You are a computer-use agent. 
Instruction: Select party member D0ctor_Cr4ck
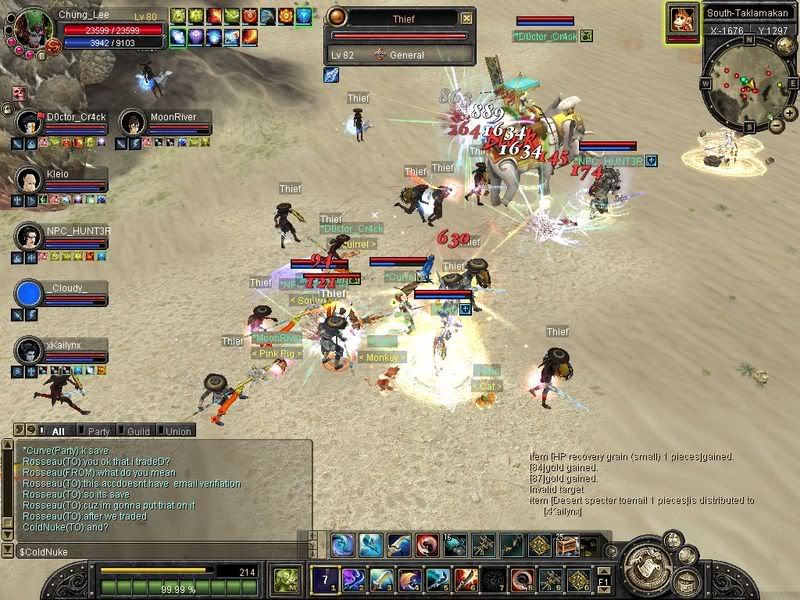click(28, 123)
